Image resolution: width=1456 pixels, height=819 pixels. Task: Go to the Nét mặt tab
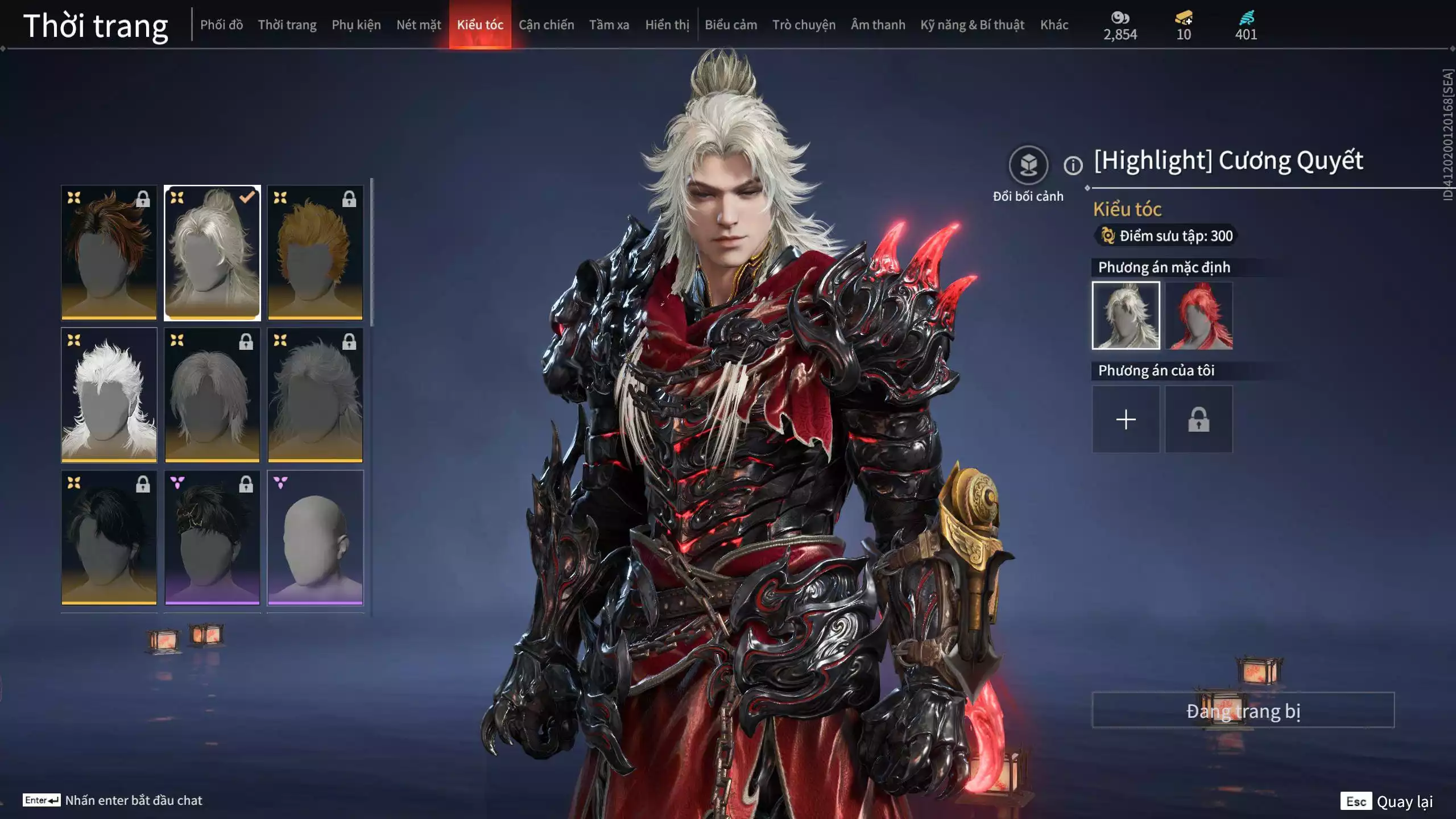(419, 24)
